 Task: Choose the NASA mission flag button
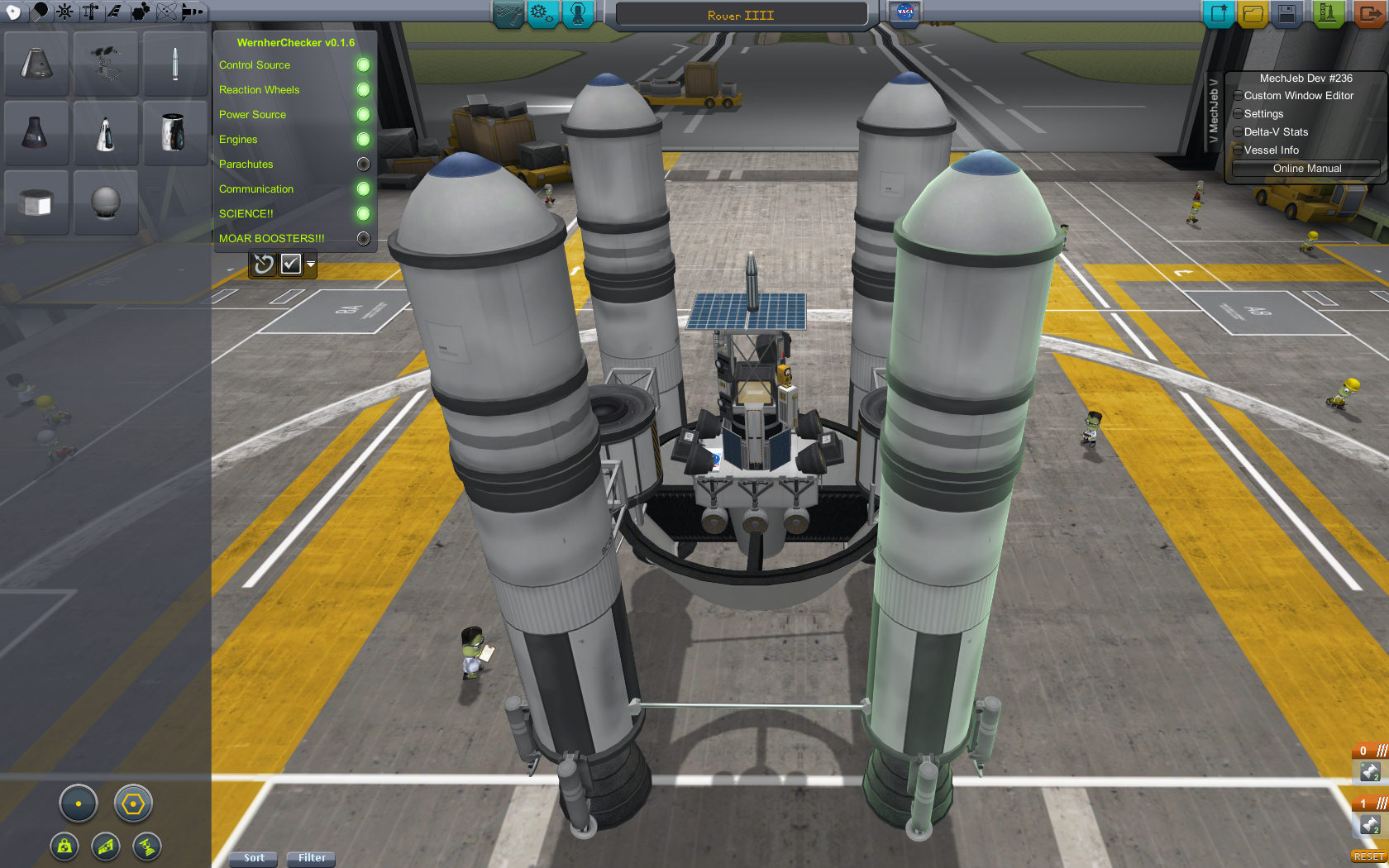tap(905, 13)
